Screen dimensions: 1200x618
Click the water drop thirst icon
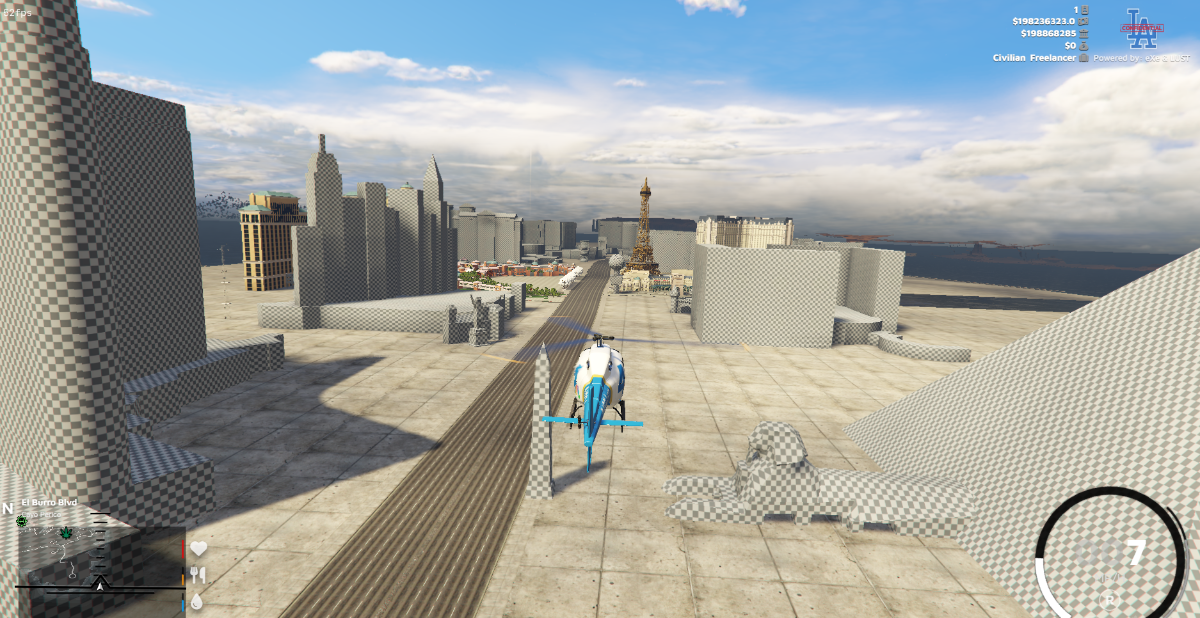click(197, 601)
